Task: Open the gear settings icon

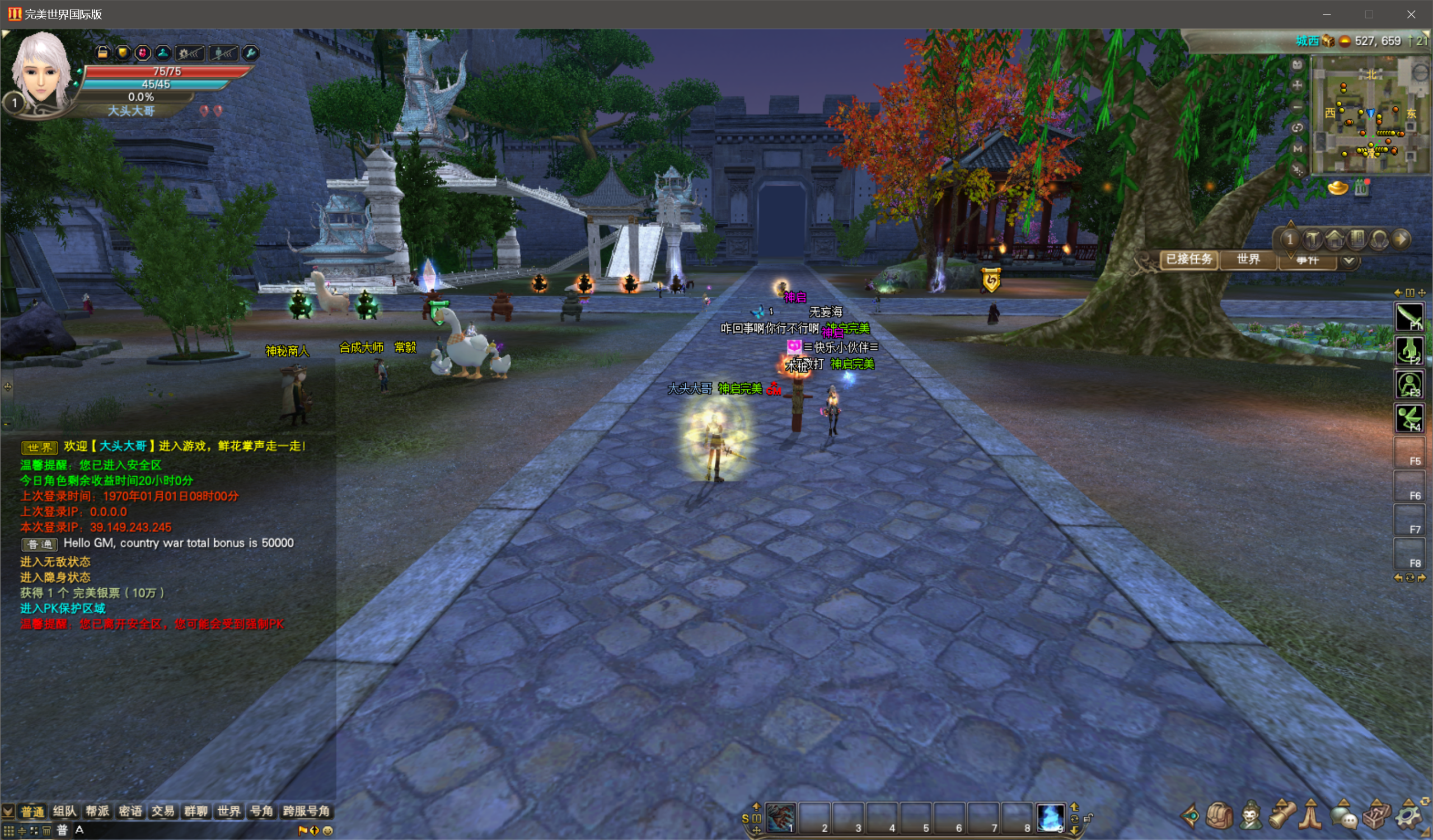Action: tap(1409, 817)
